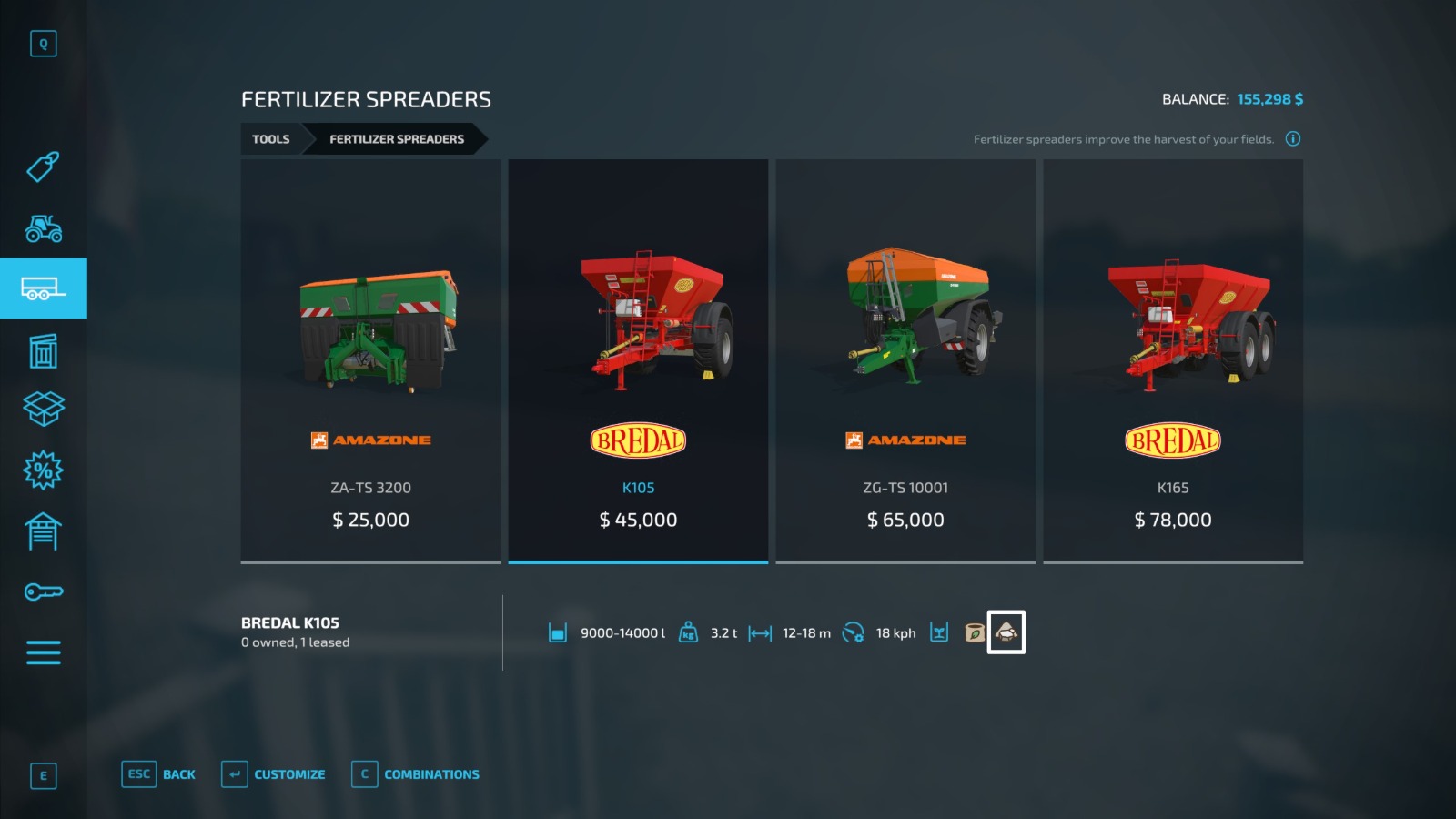1456x819 pixels.
Task: Open the stacked boxes category
Action: click(x=43, y=409)
